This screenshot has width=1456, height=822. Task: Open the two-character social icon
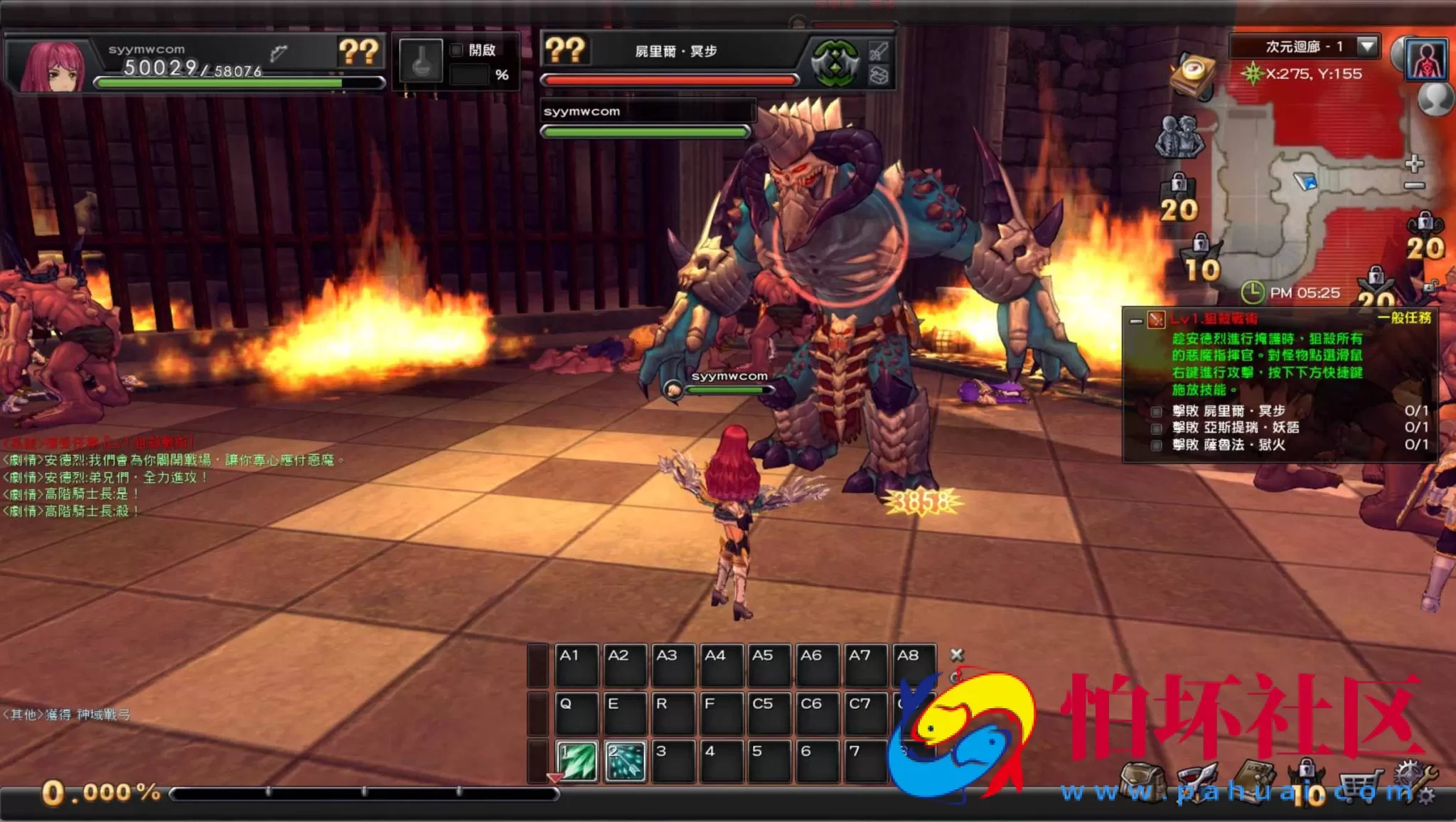coord(1179,137)
